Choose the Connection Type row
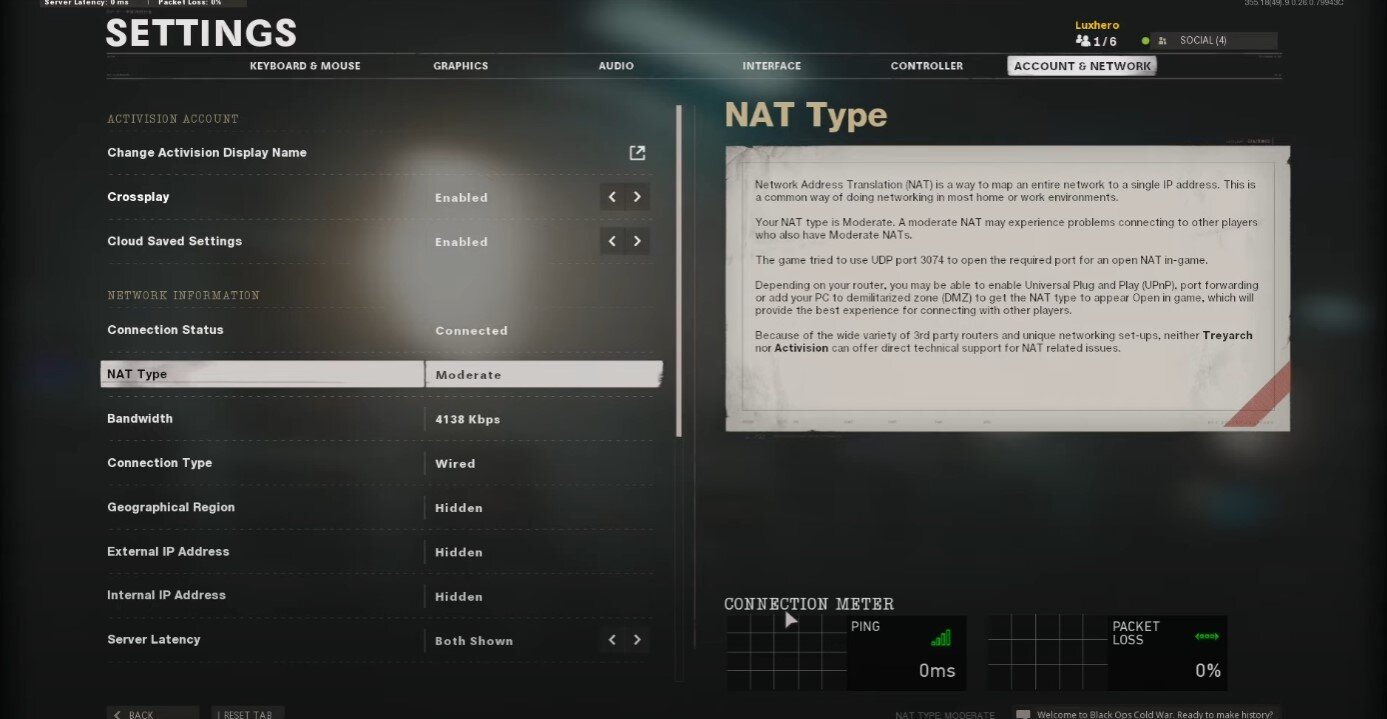This screenshot has width=1387, height=719. [380, 463]
